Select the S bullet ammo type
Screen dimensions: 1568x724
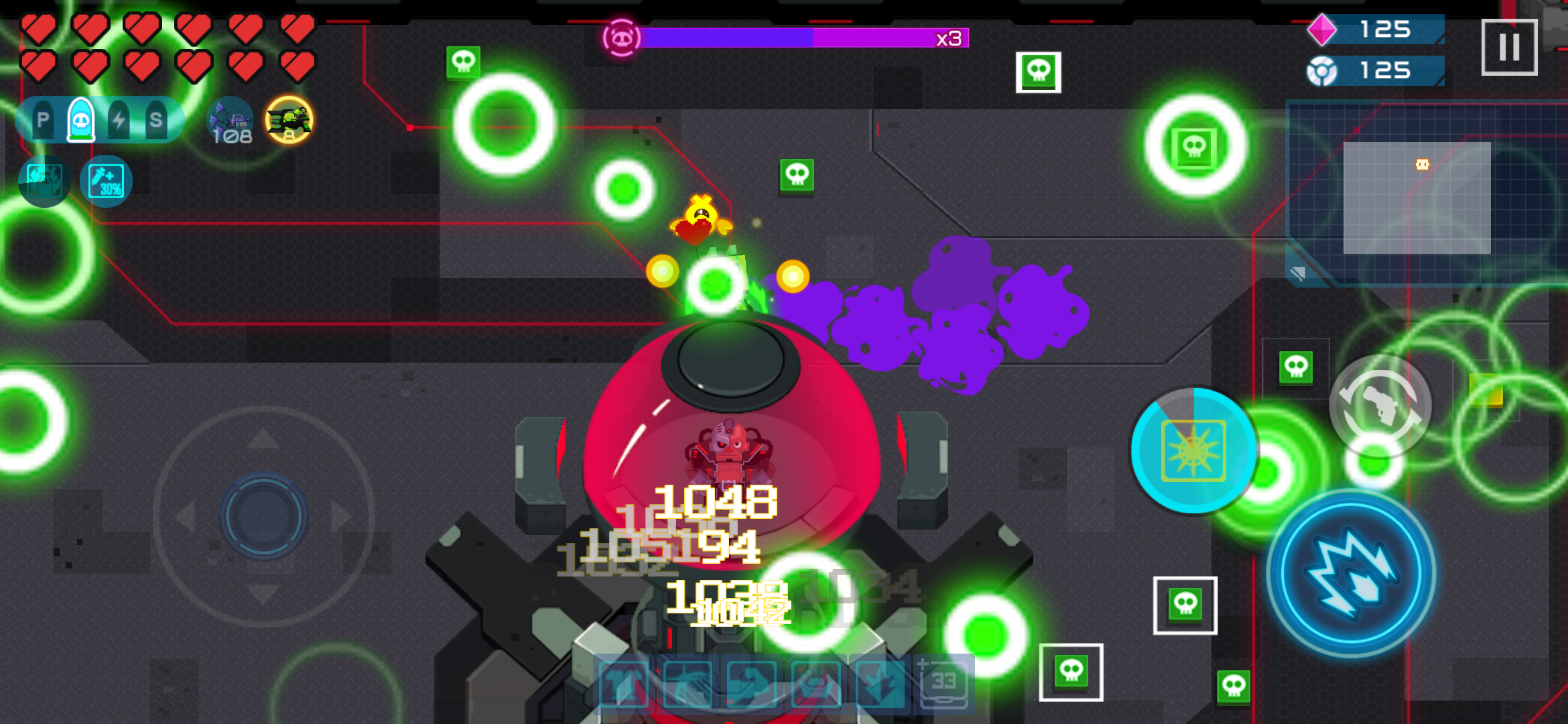[x=156, y=119]
